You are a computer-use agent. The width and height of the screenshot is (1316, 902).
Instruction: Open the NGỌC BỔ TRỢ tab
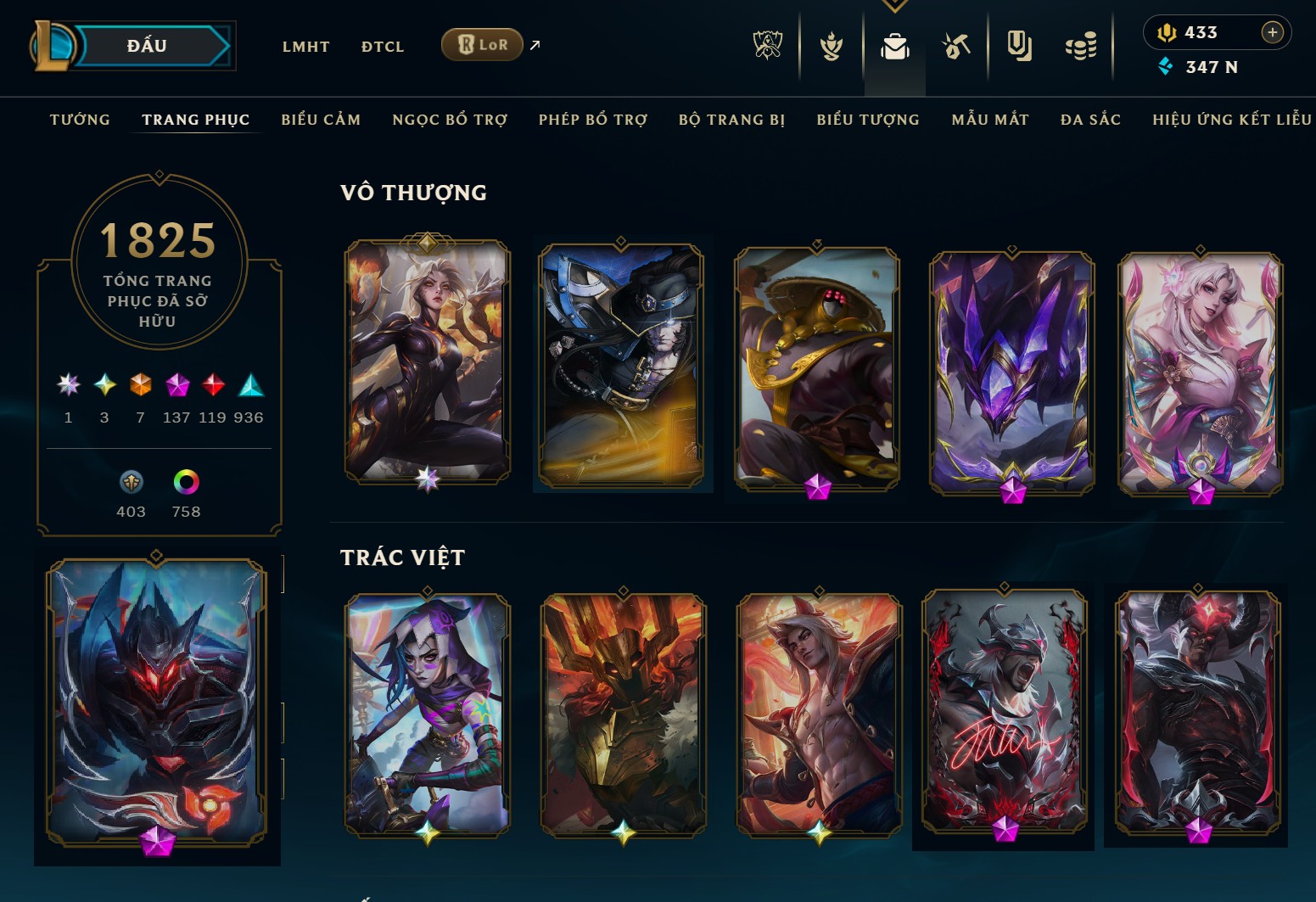pos(450,120)
